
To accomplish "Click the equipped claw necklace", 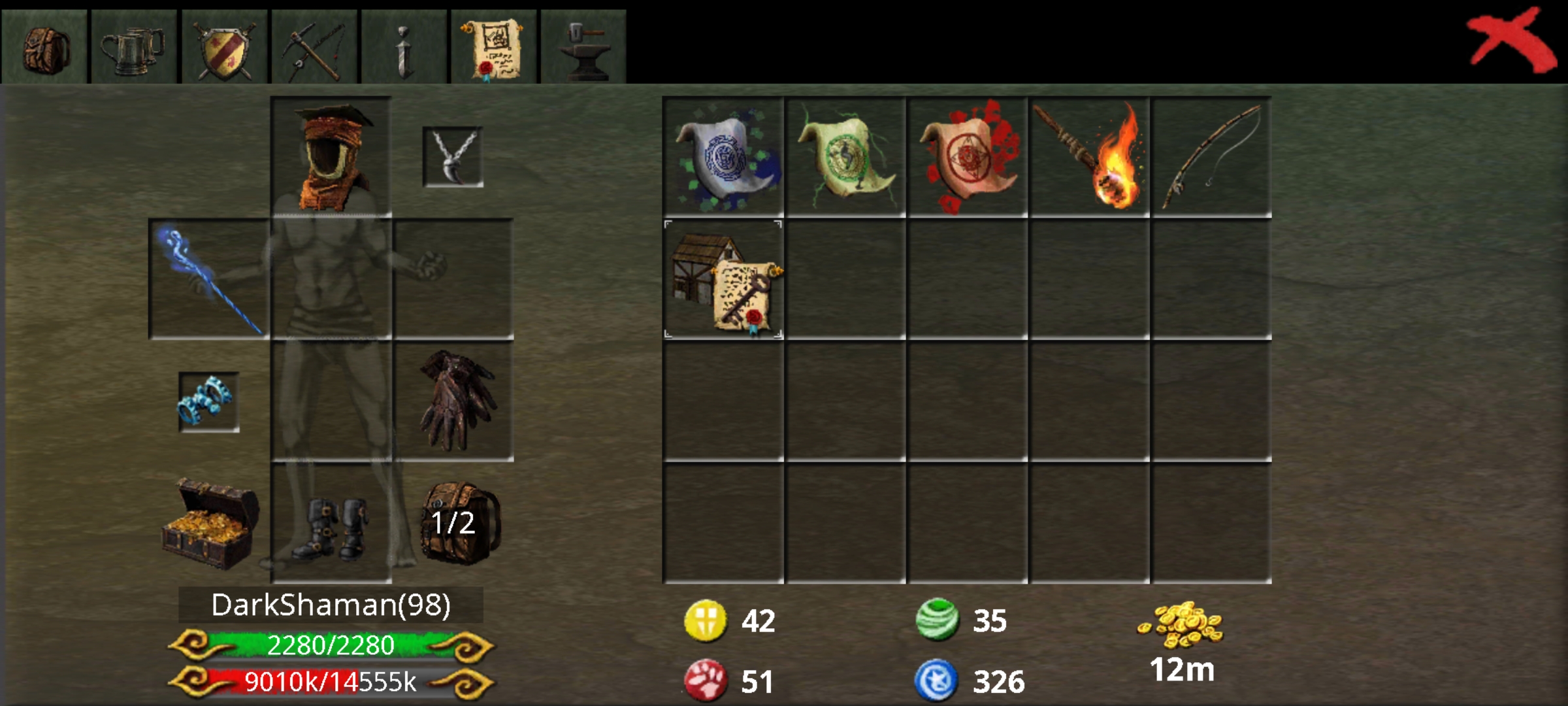I will [453, 157].
